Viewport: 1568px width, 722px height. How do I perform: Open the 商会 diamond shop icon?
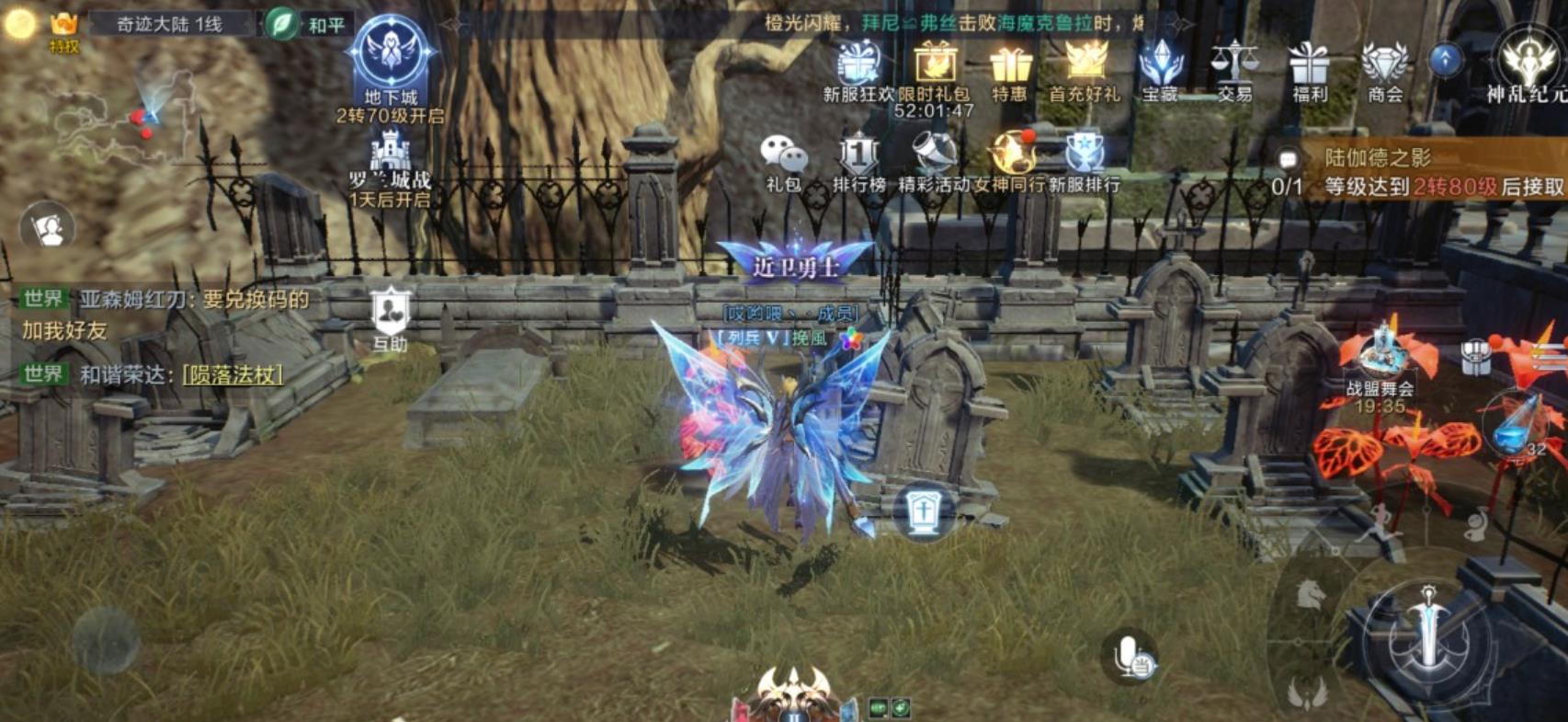[x=1385, y=69]
